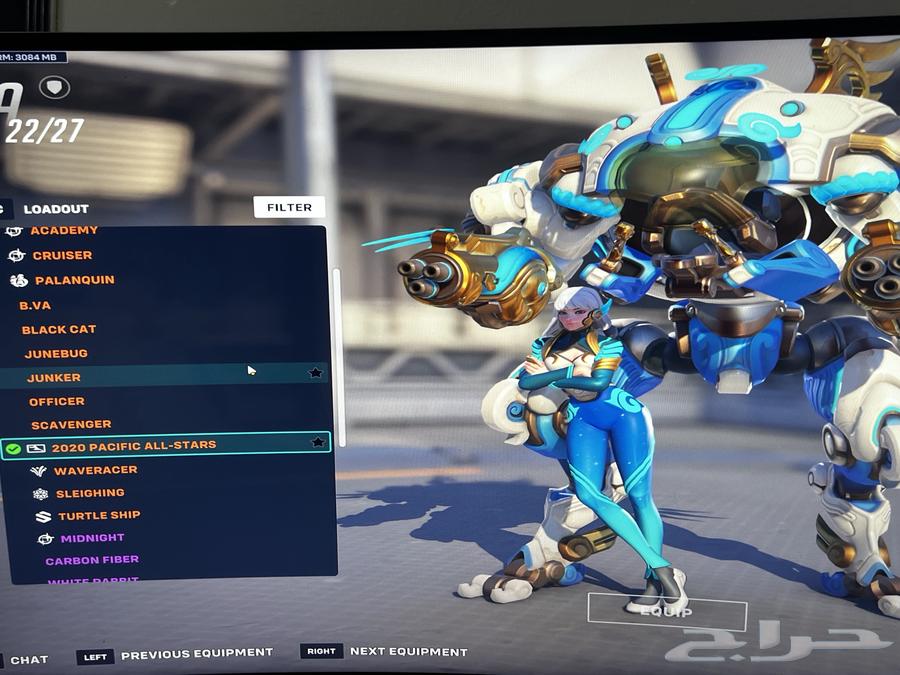Screen dimensions: 900x675
Task: Select the Black Cat skin
Action: point(59,329)
